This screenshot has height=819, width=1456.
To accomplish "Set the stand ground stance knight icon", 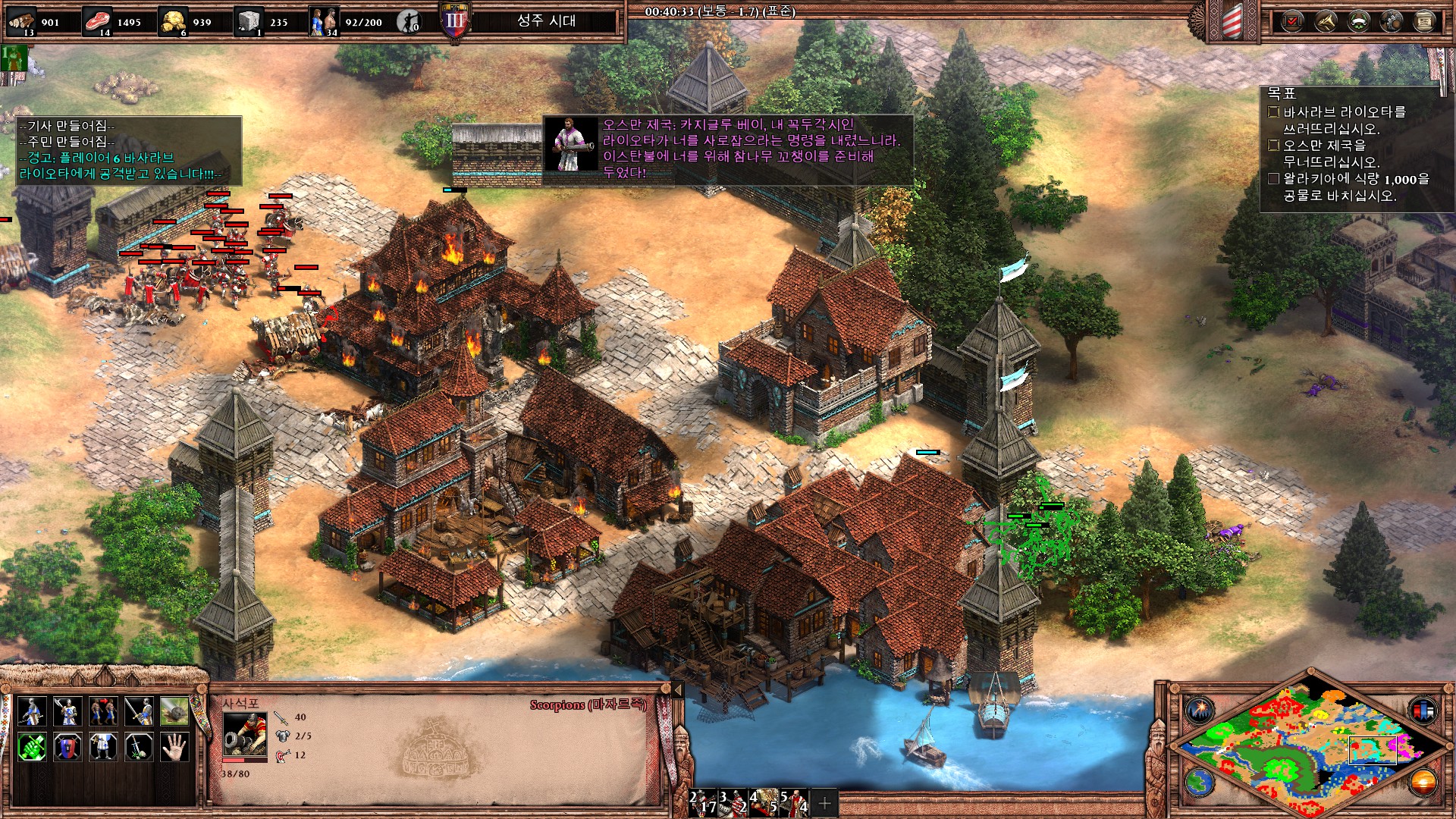I will coord(103,748).
